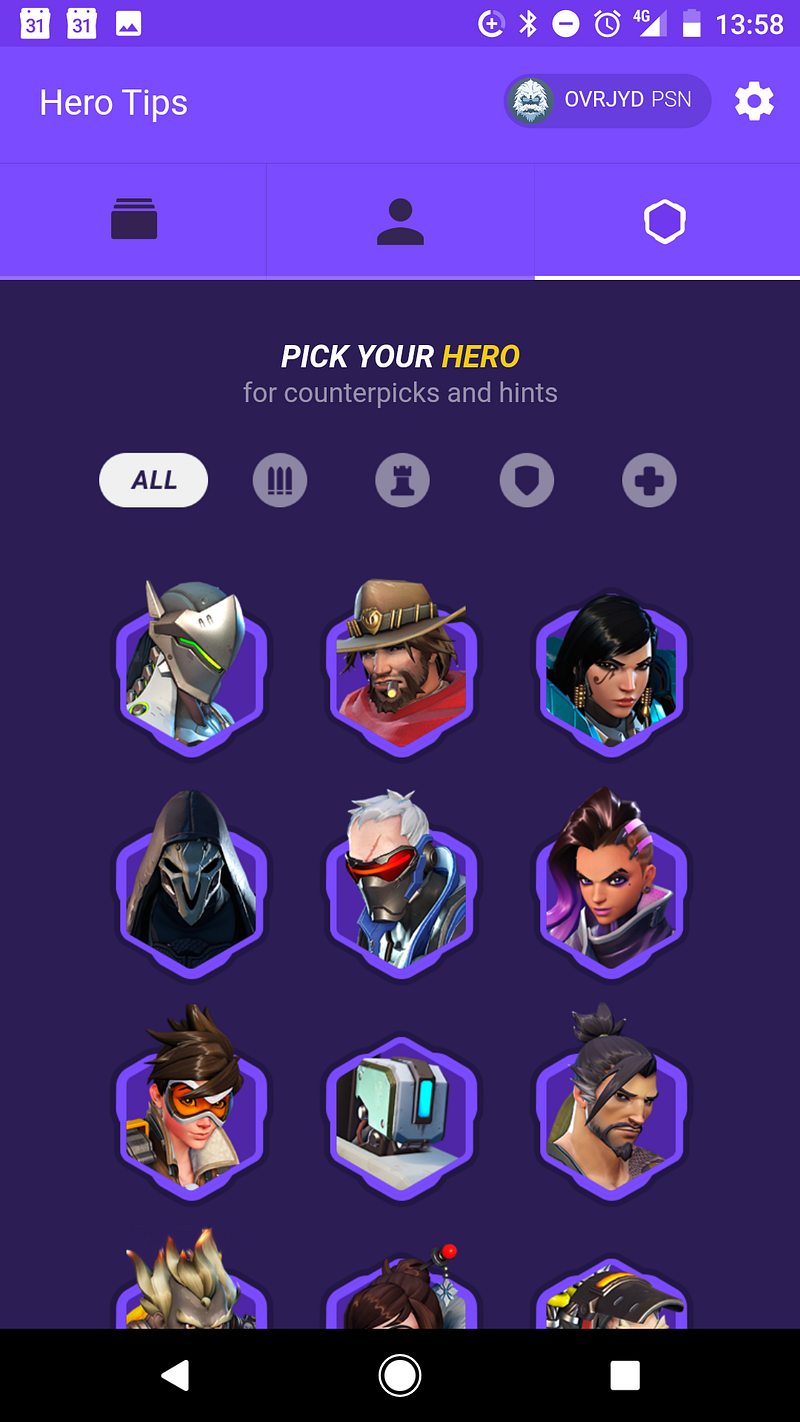Filter heroes by offense bullets icon
Image resolution: width=800 pixels, height=1422 pixels.
tap(280, 481)
